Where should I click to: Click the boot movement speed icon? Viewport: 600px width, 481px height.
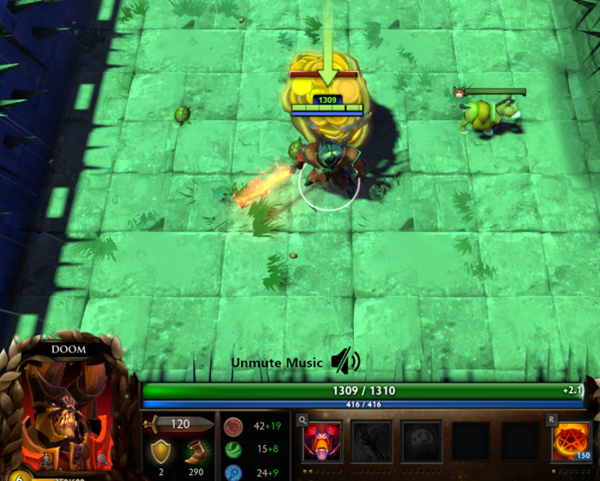pos(196,453)
